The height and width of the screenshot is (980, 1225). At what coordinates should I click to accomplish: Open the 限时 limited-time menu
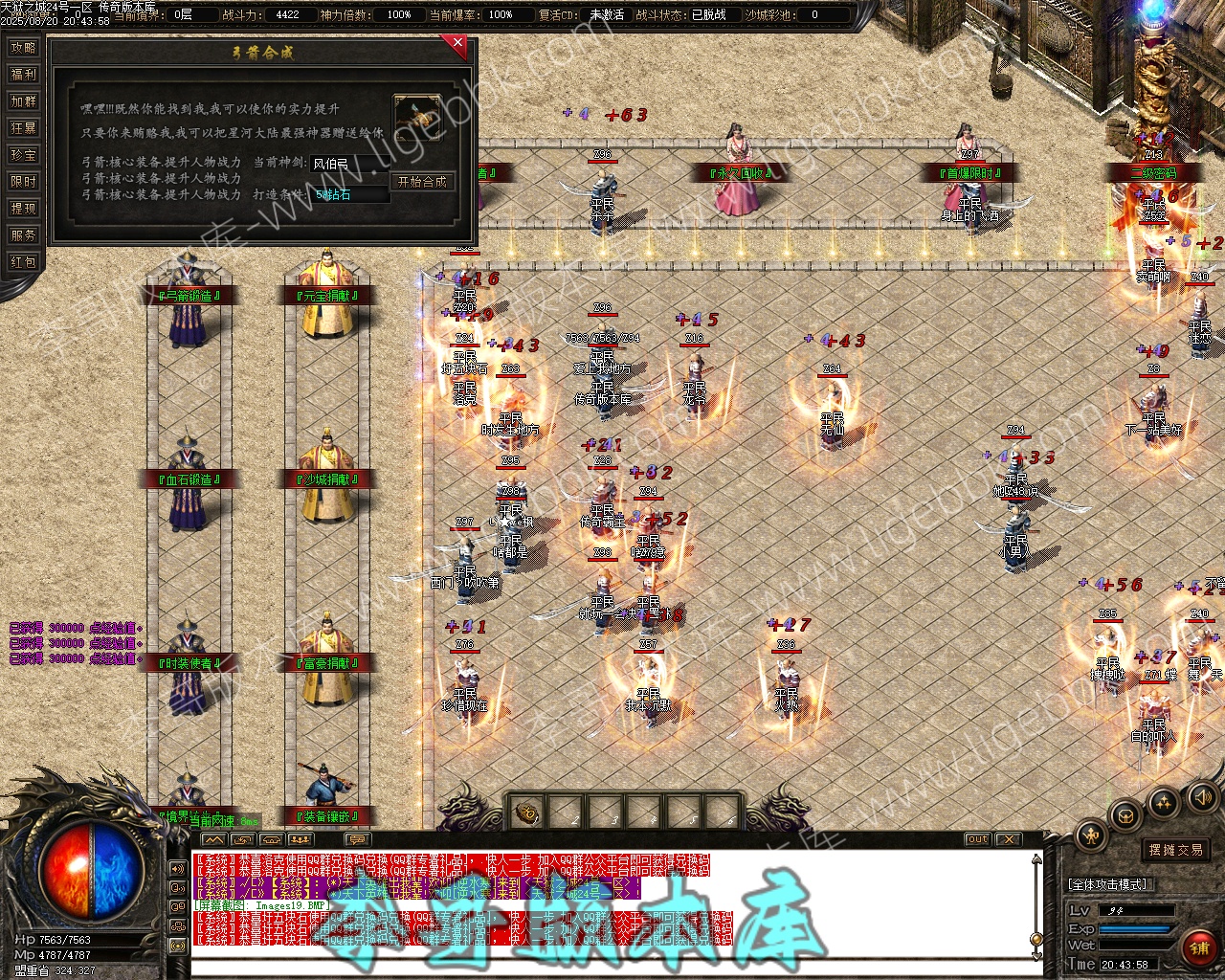coord(23,182)
